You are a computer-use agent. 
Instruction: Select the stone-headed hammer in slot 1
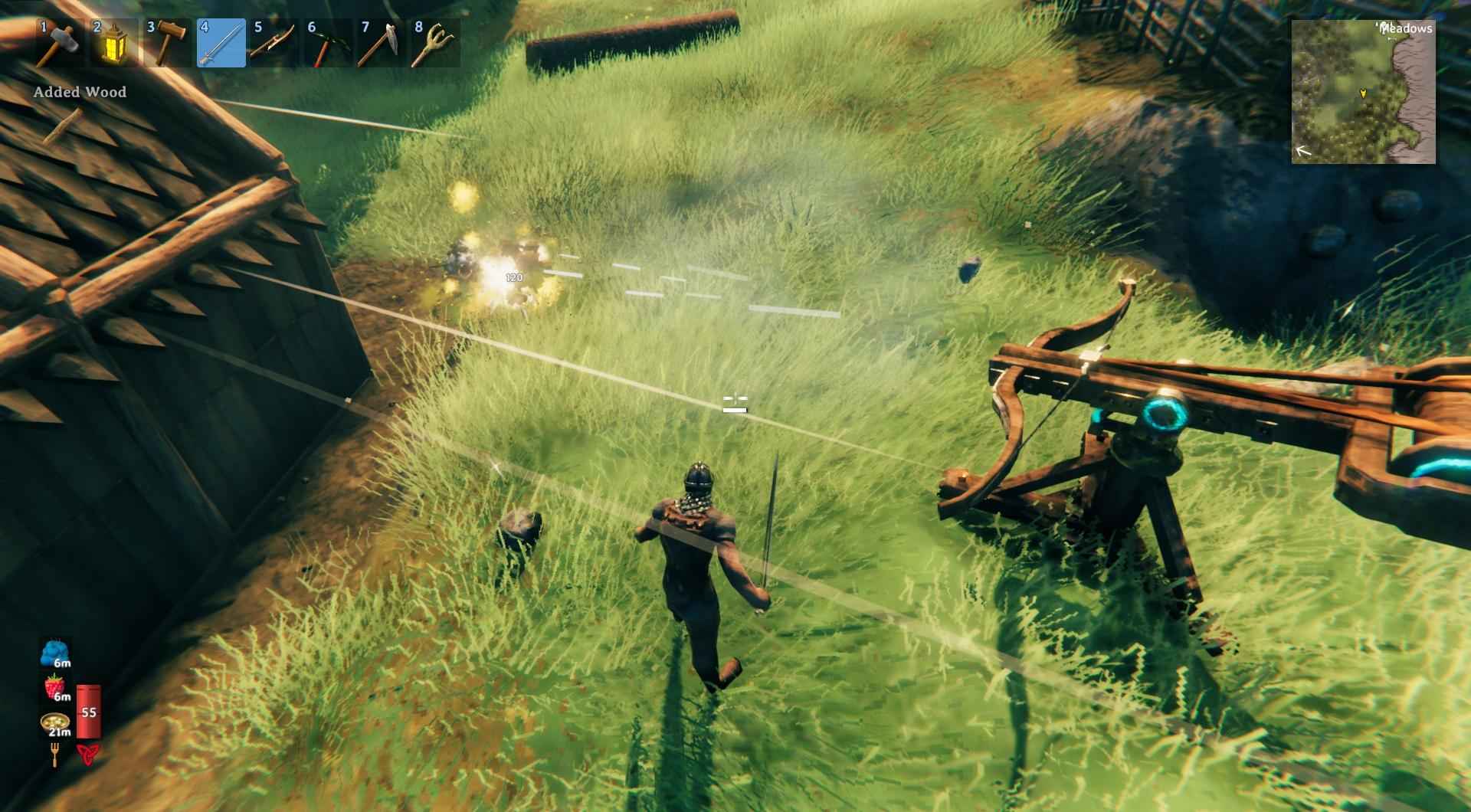(60, 43)
